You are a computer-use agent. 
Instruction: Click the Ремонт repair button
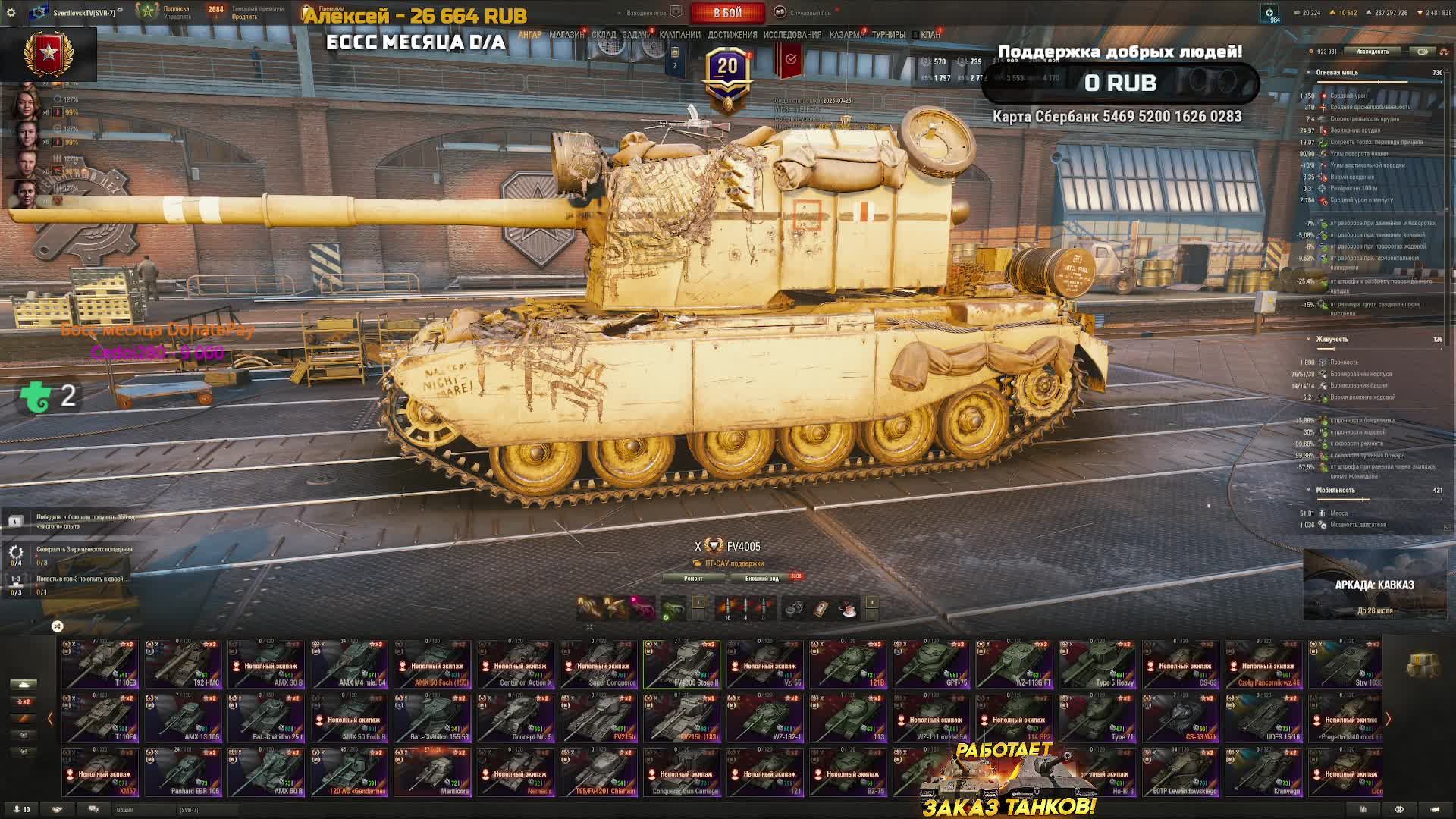pos(693,579)
